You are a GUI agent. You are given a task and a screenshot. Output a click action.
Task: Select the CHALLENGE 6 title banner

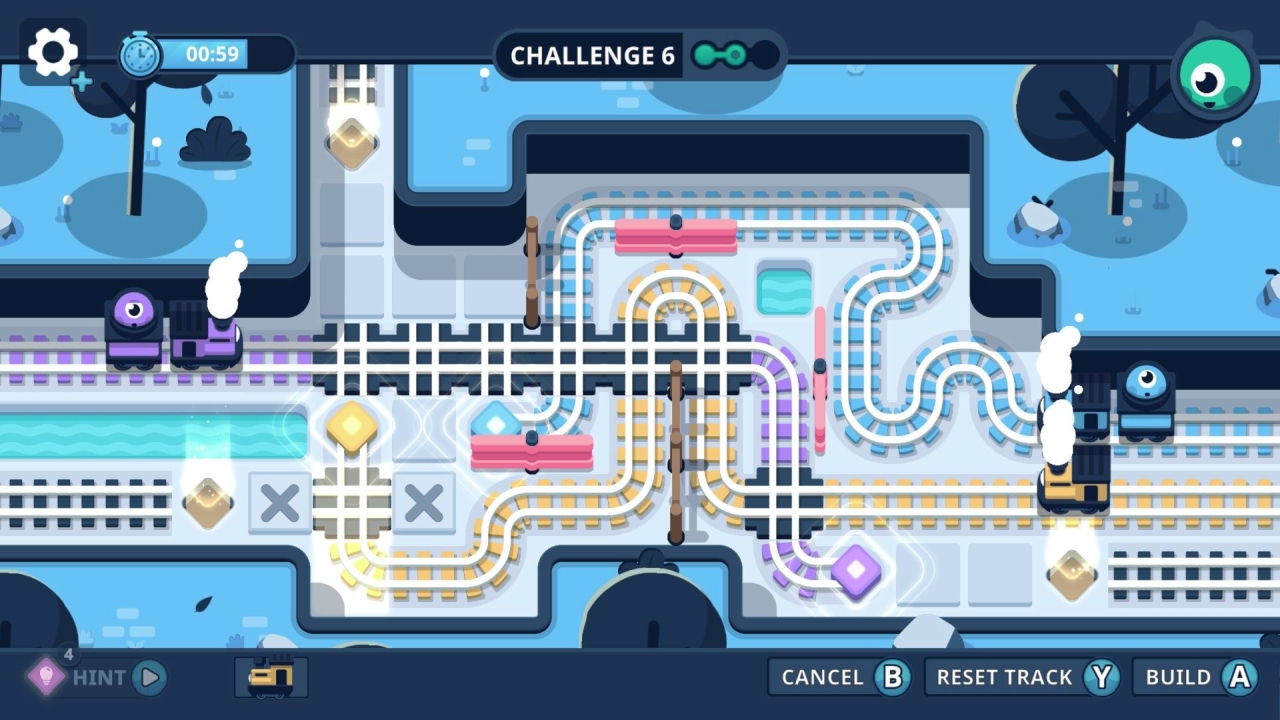pyautogui.click(x=592, y=56)
